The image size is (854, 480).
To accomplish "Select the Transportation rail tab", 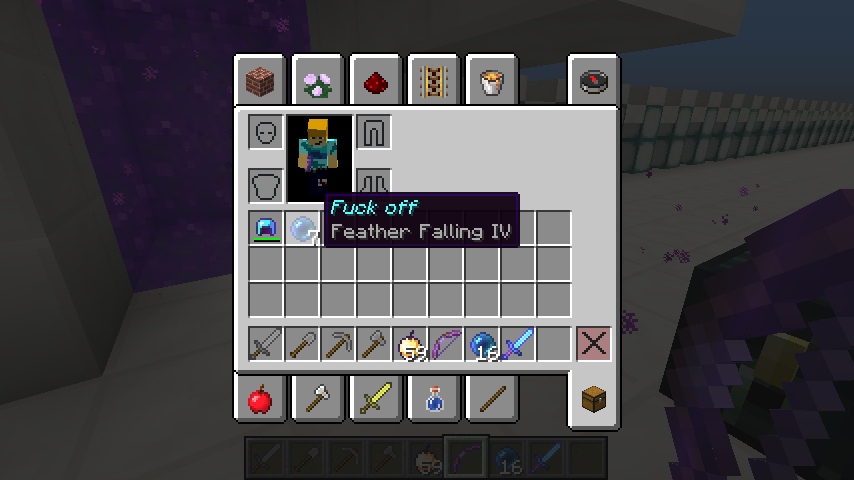I will [x=434, y=82].
